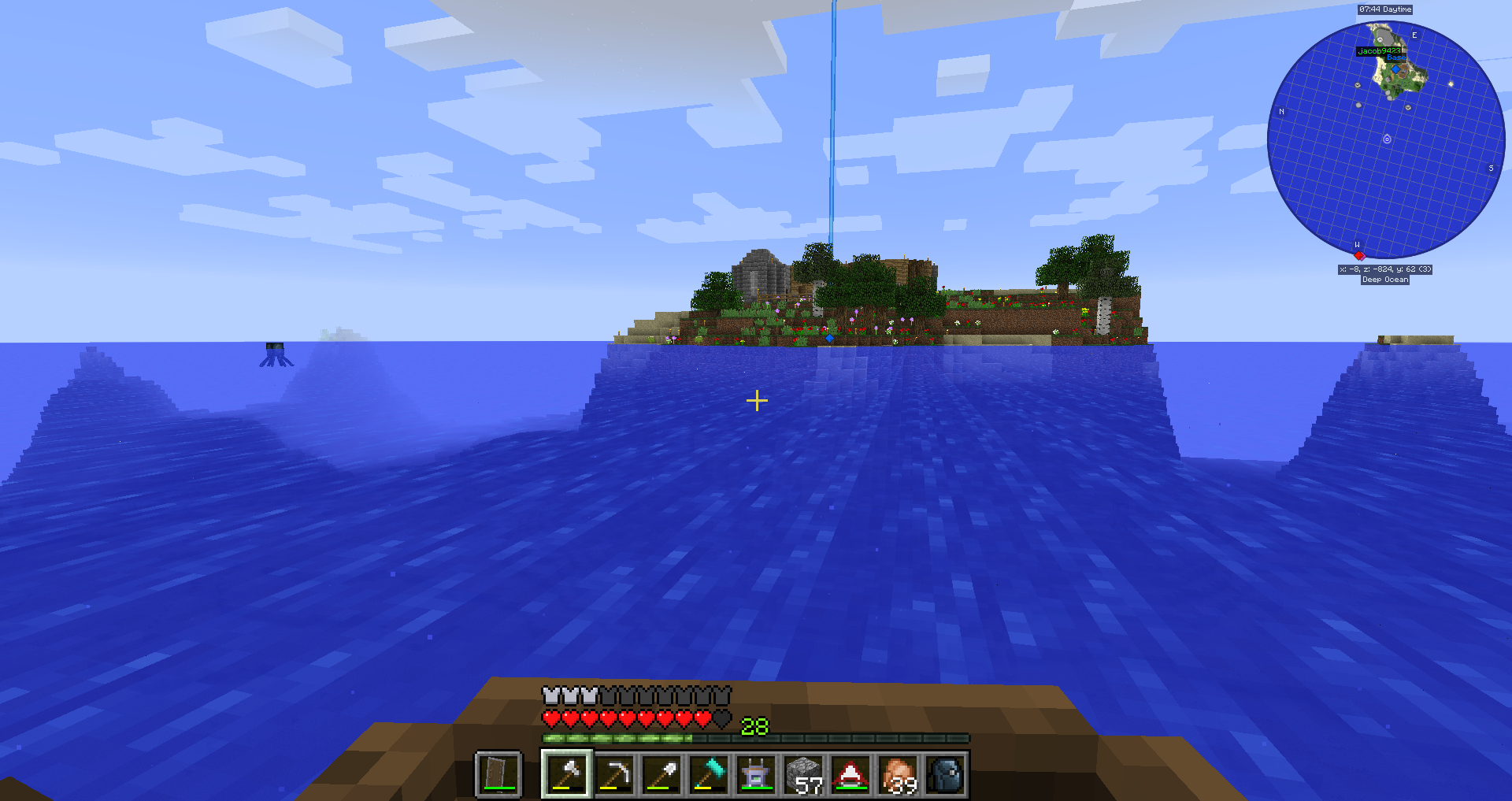The height and width of the screenshot is (801, 1512).
Task: Select the purple machine item slot
Action: (756, 774)
